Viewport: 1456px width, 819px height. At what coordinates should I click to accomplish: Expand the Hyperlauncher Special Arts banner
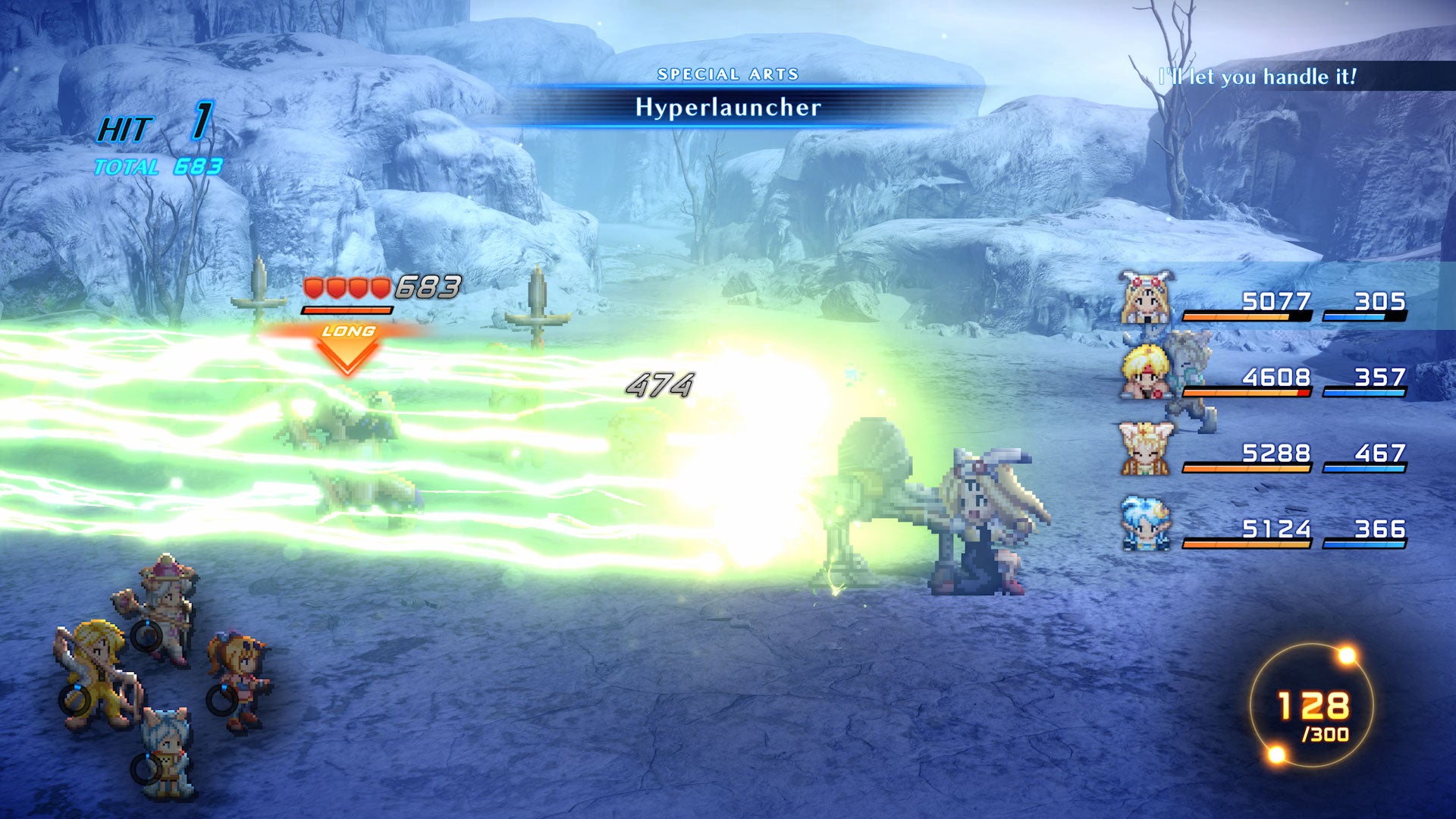(x=728, y=108)
